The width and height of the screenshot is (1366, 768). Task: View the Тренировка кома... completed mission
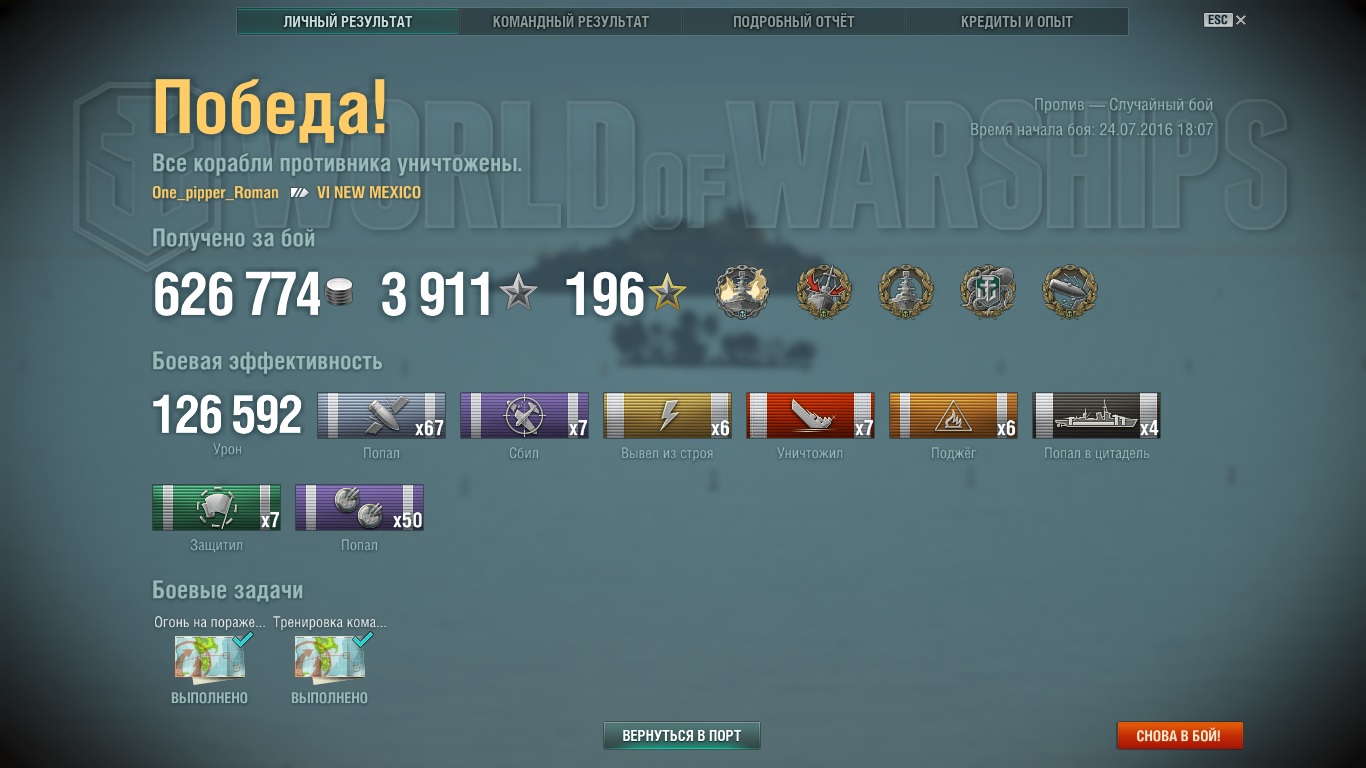tap(329, 659)
